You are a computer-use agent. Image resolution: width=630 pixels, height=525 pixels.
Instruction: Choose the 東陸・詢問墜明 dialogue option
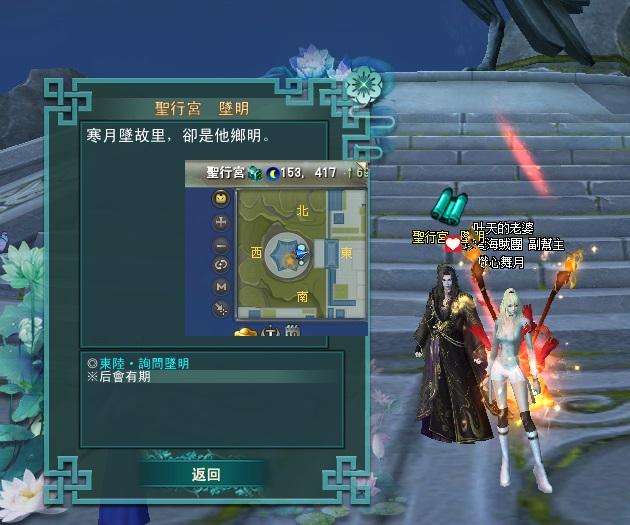pyautogui.click(x=139, y=363)
